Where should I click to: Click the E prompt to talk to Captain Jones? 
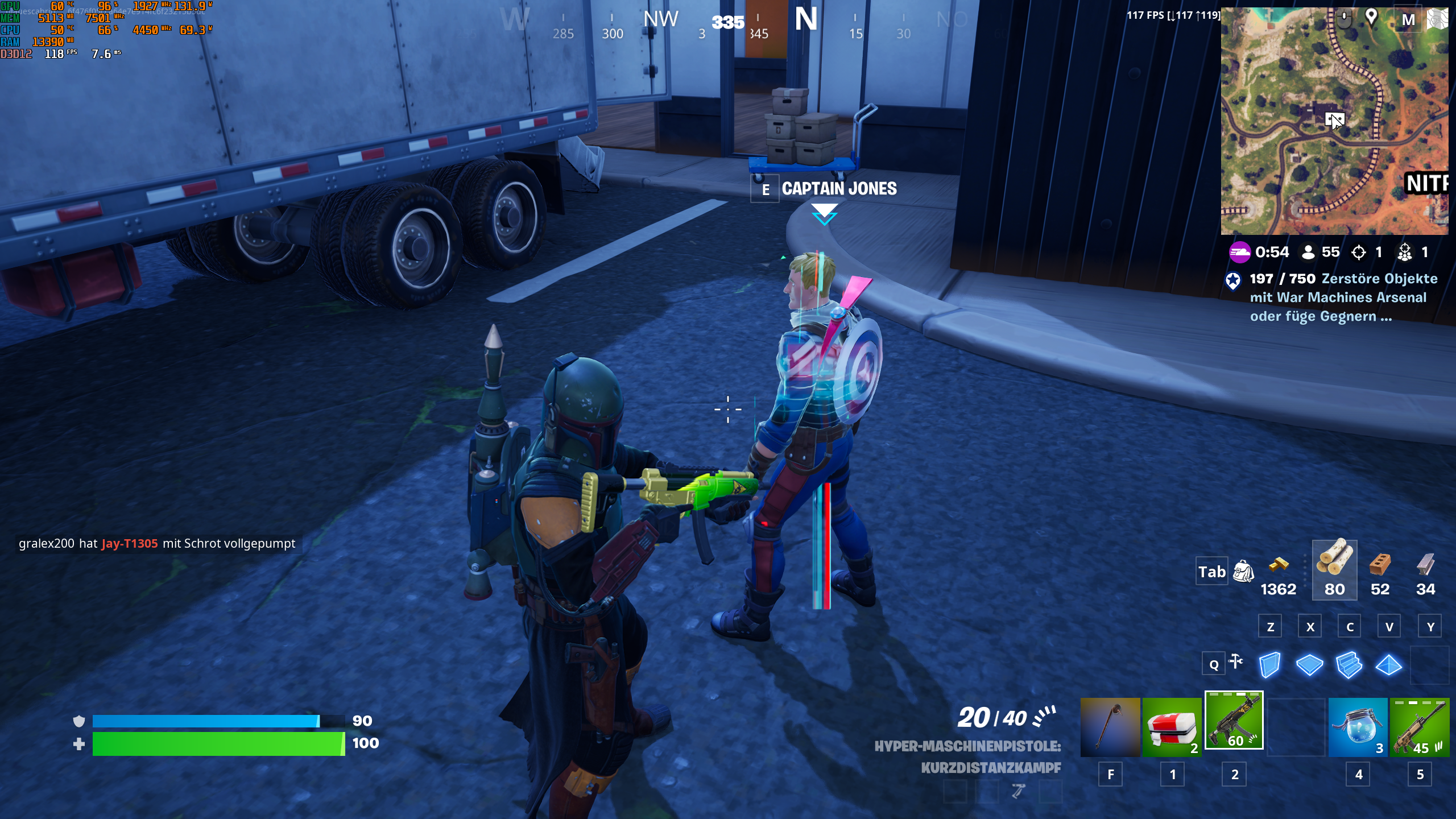tap(765, 190)
